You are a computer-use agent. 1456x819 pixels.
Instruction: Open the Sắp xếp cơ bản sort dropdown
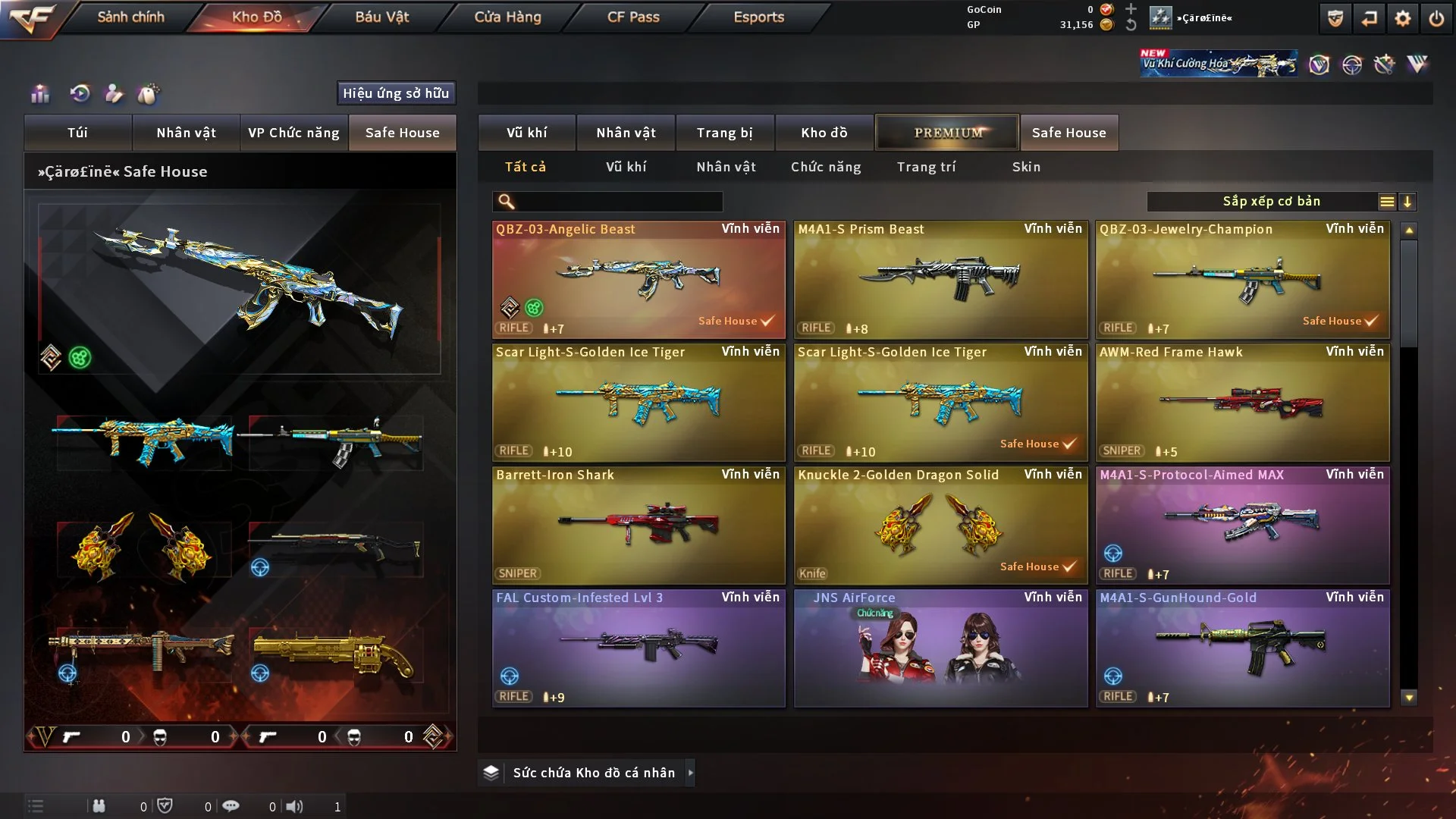1271,202
